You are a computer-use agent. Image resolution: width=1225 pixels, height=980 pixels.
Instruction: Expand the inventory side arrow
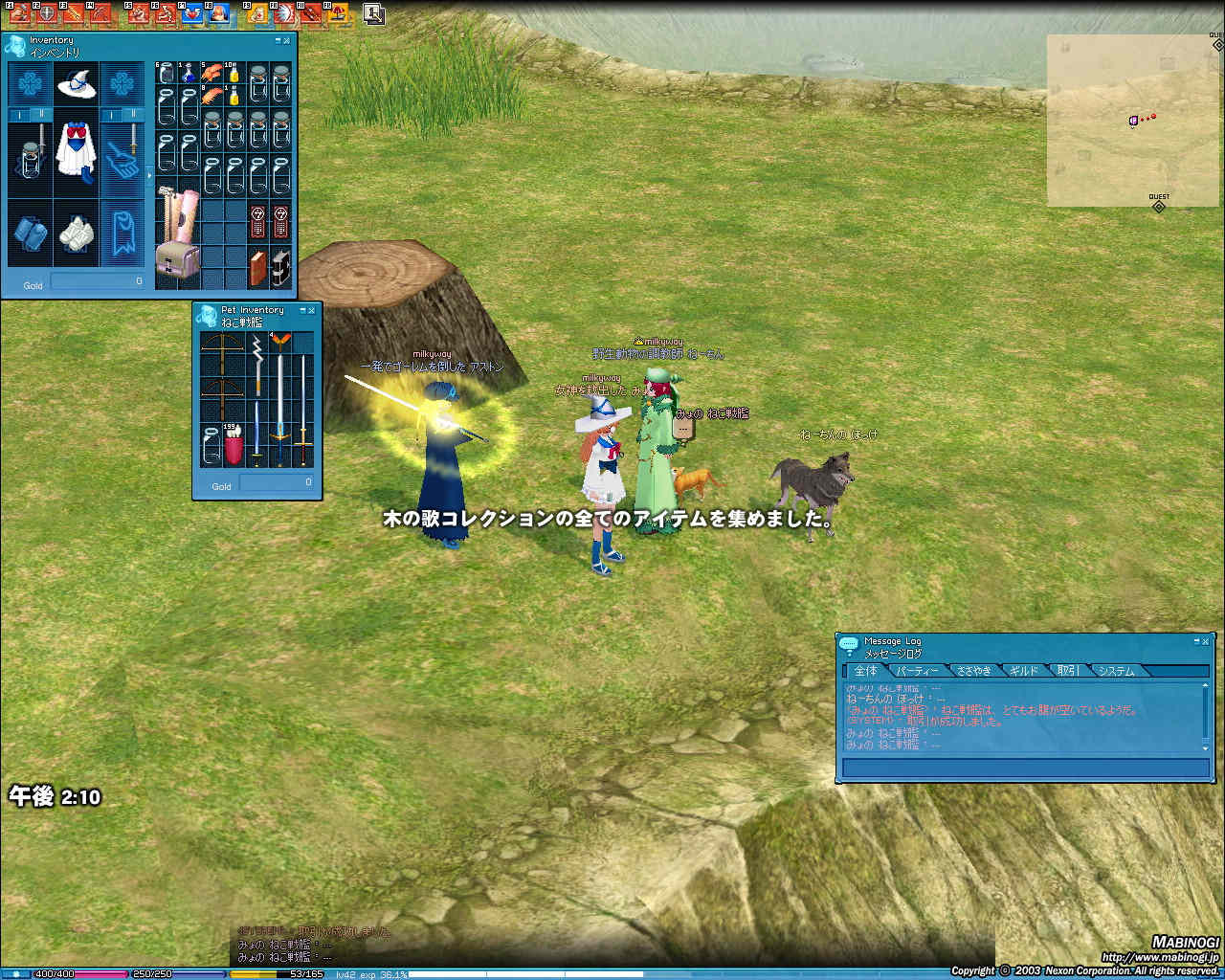tap(148, 176)
